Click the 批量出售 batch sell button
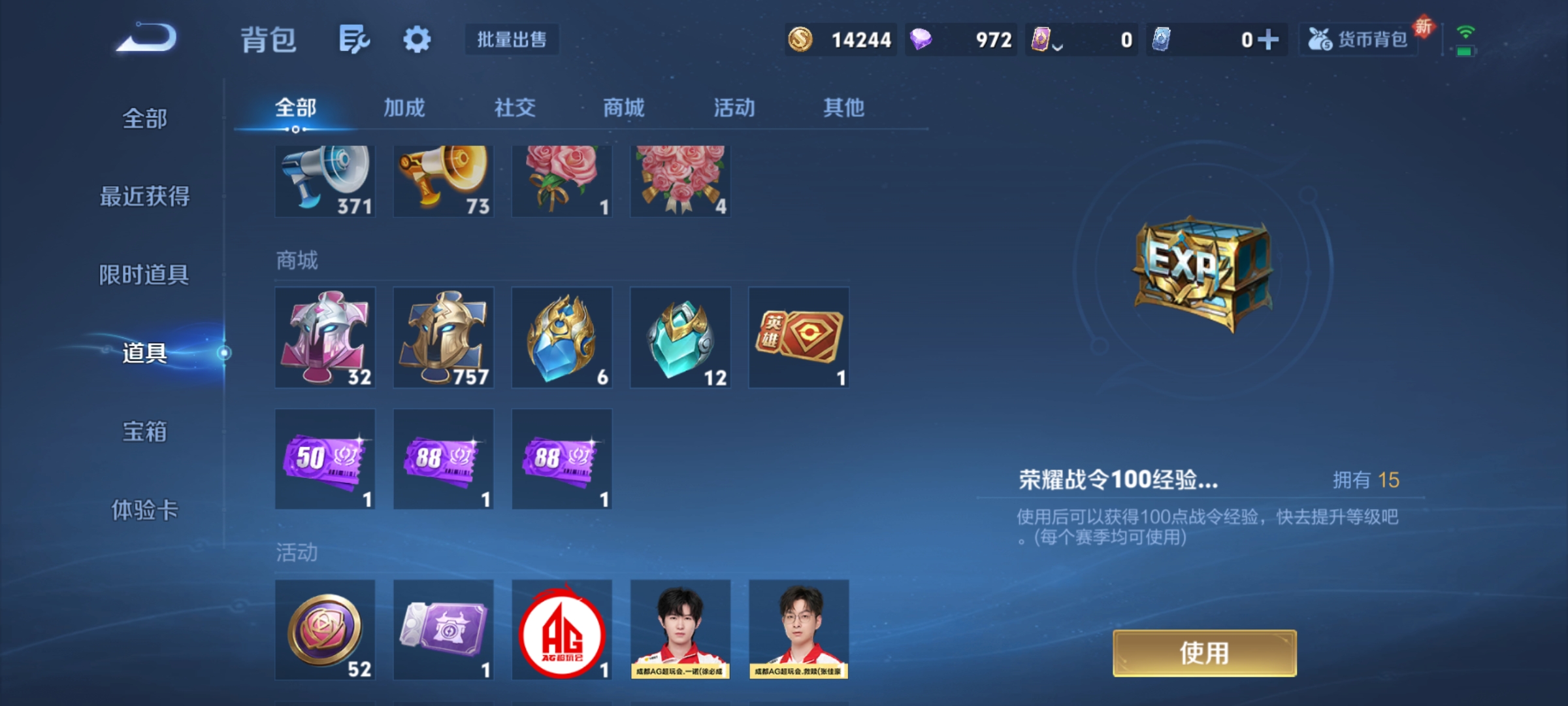This screenshot has height=706, width=1568. (512, 39)
